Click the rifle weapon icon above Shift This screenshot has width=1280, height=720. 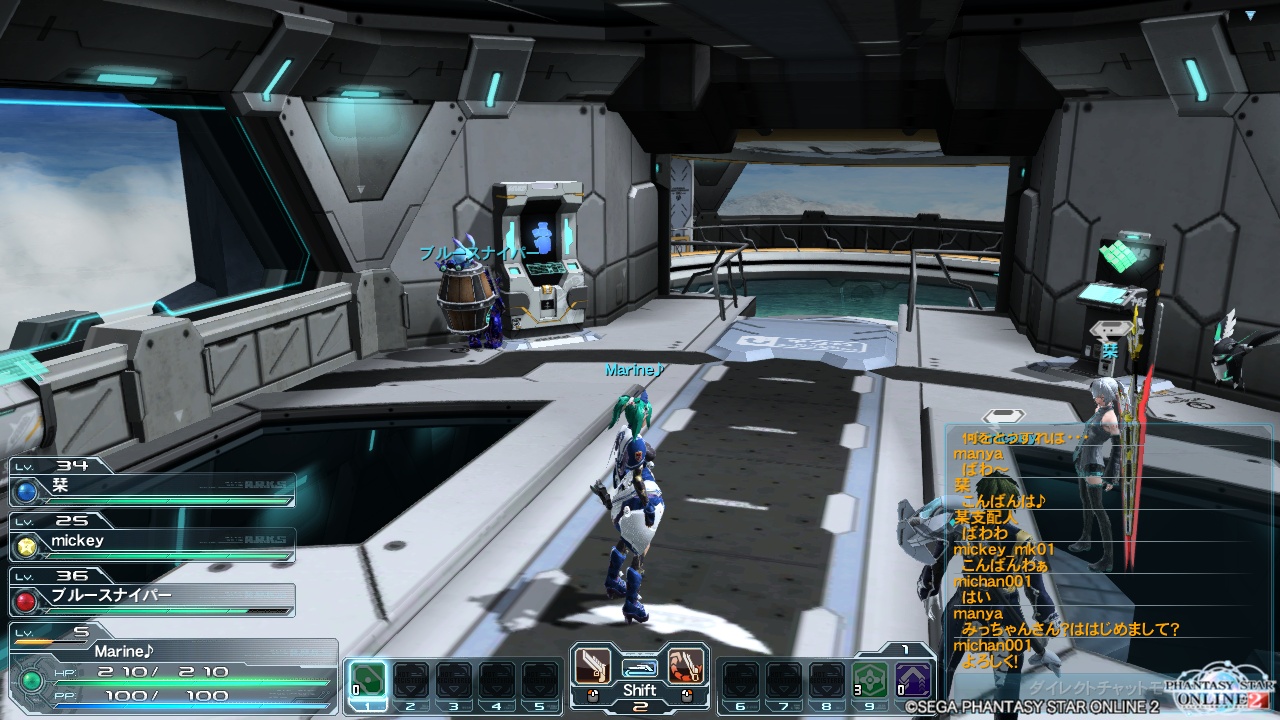click(x=639, y=666)
